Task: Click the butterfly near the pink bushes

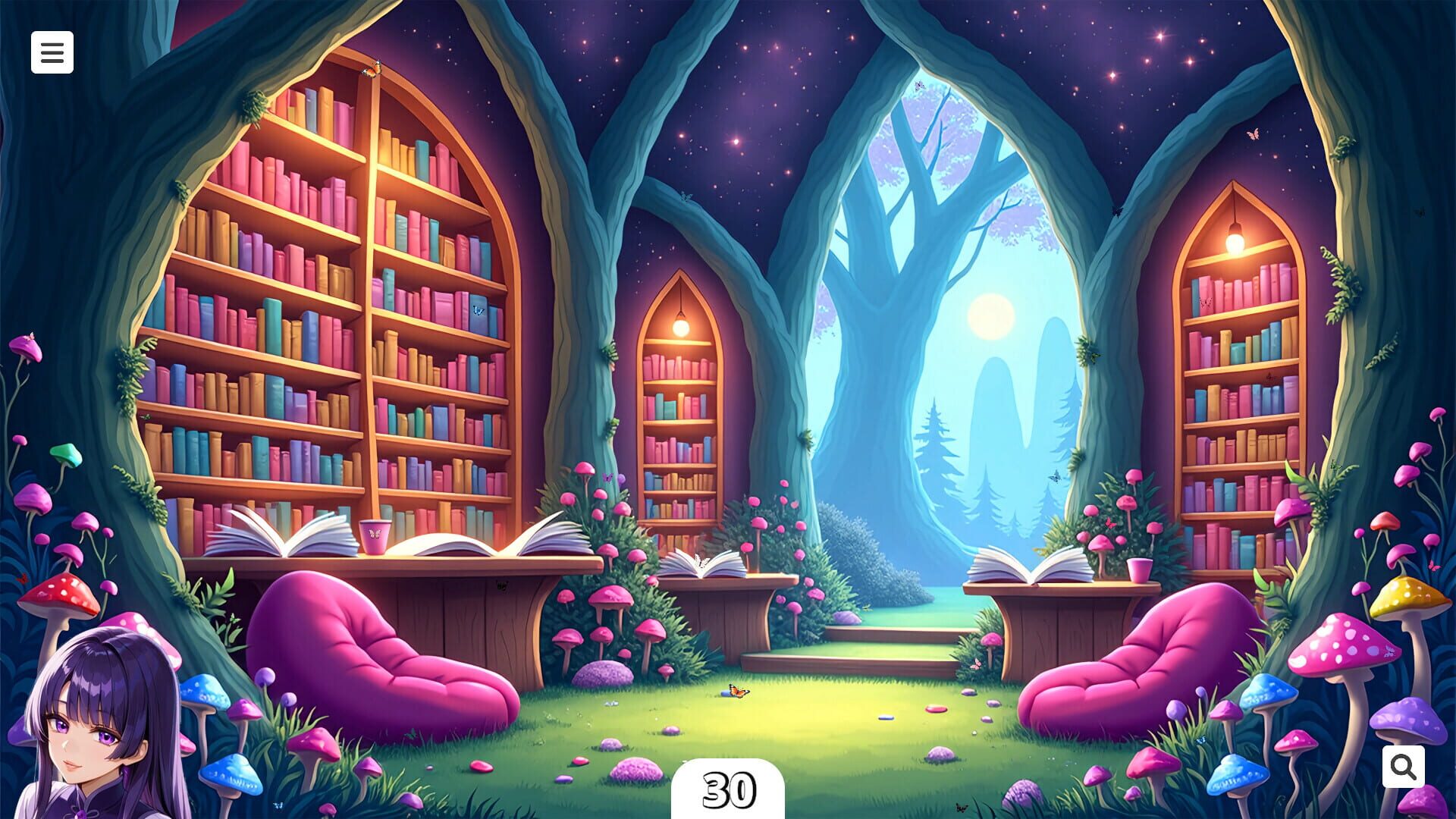Action: pos(1110,524)
